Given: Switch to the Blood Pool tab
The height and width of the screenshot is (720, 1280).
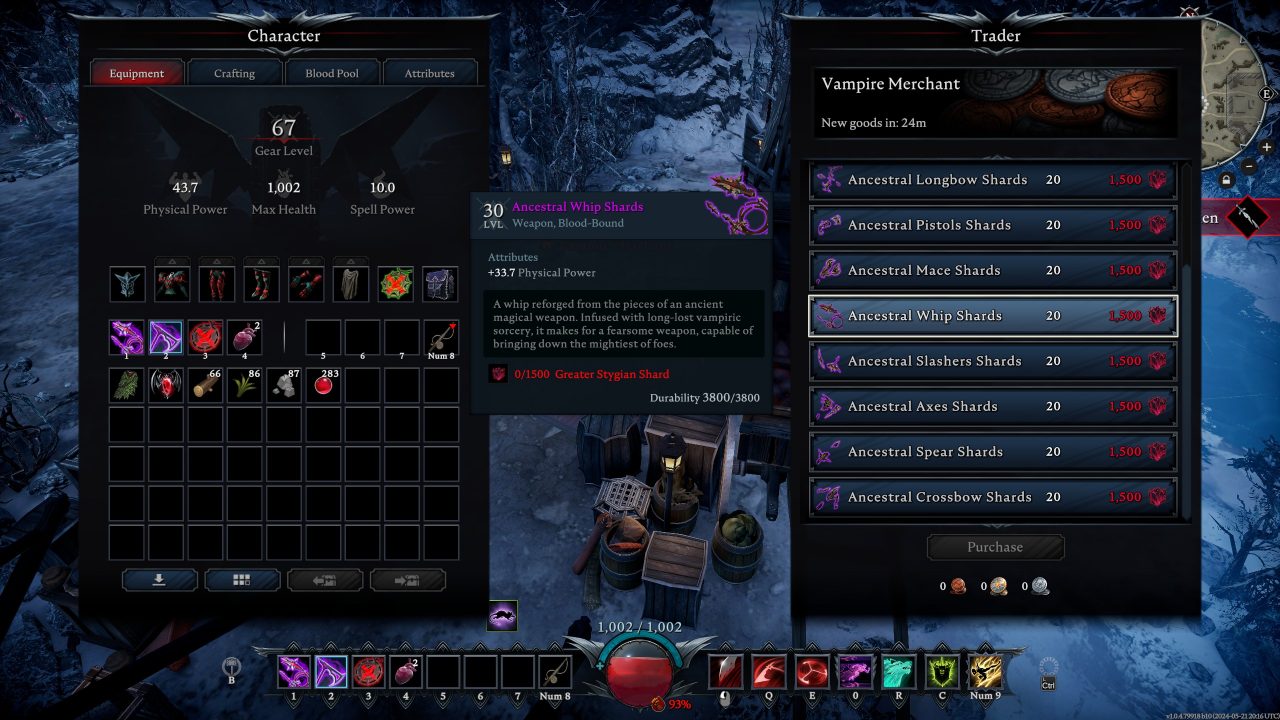Looking at the screenshot, I should tap(332, 72).
